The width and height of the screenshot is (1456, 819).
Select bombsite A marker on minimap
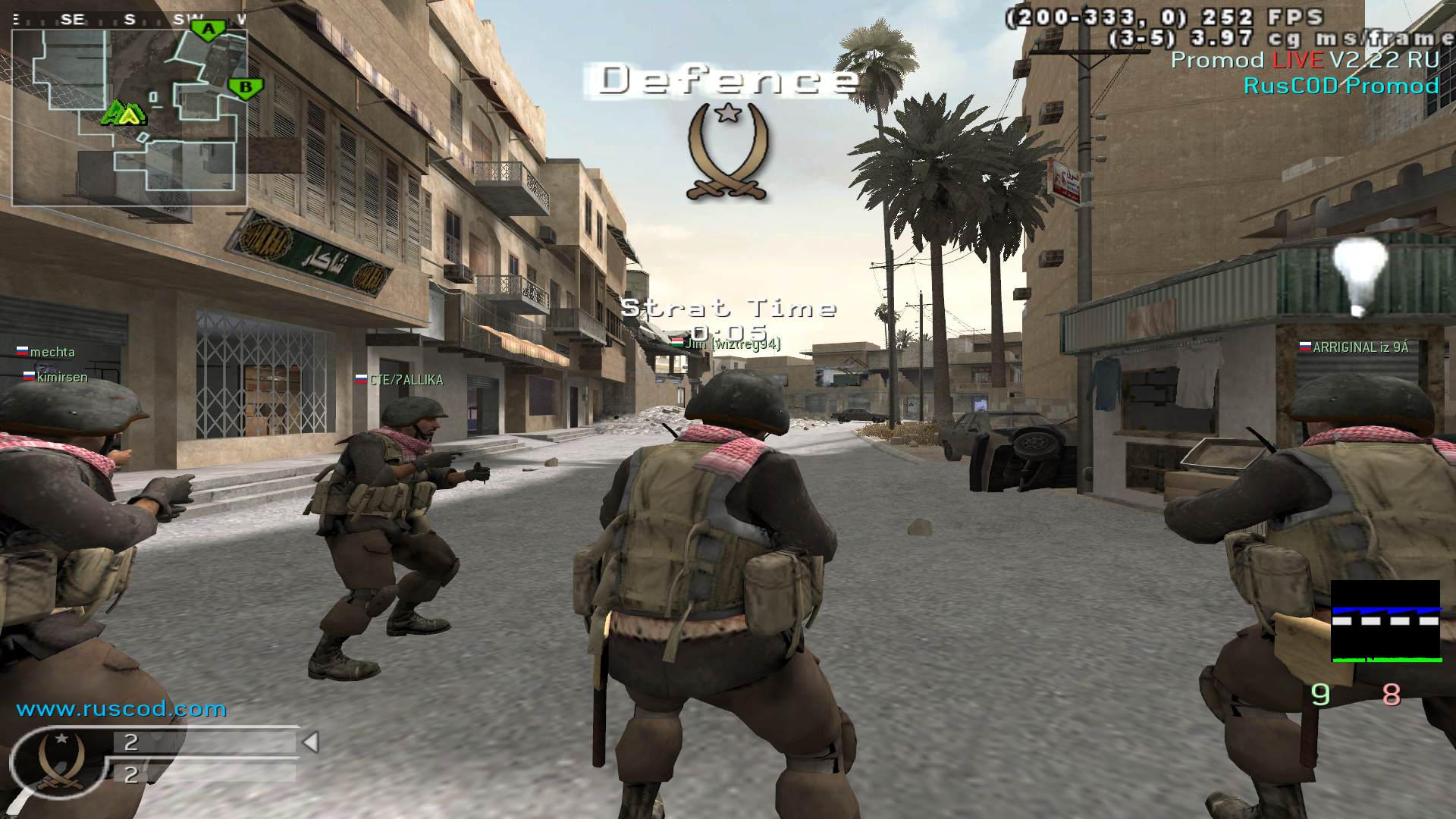pyautogui.click(x=208, y=30)
